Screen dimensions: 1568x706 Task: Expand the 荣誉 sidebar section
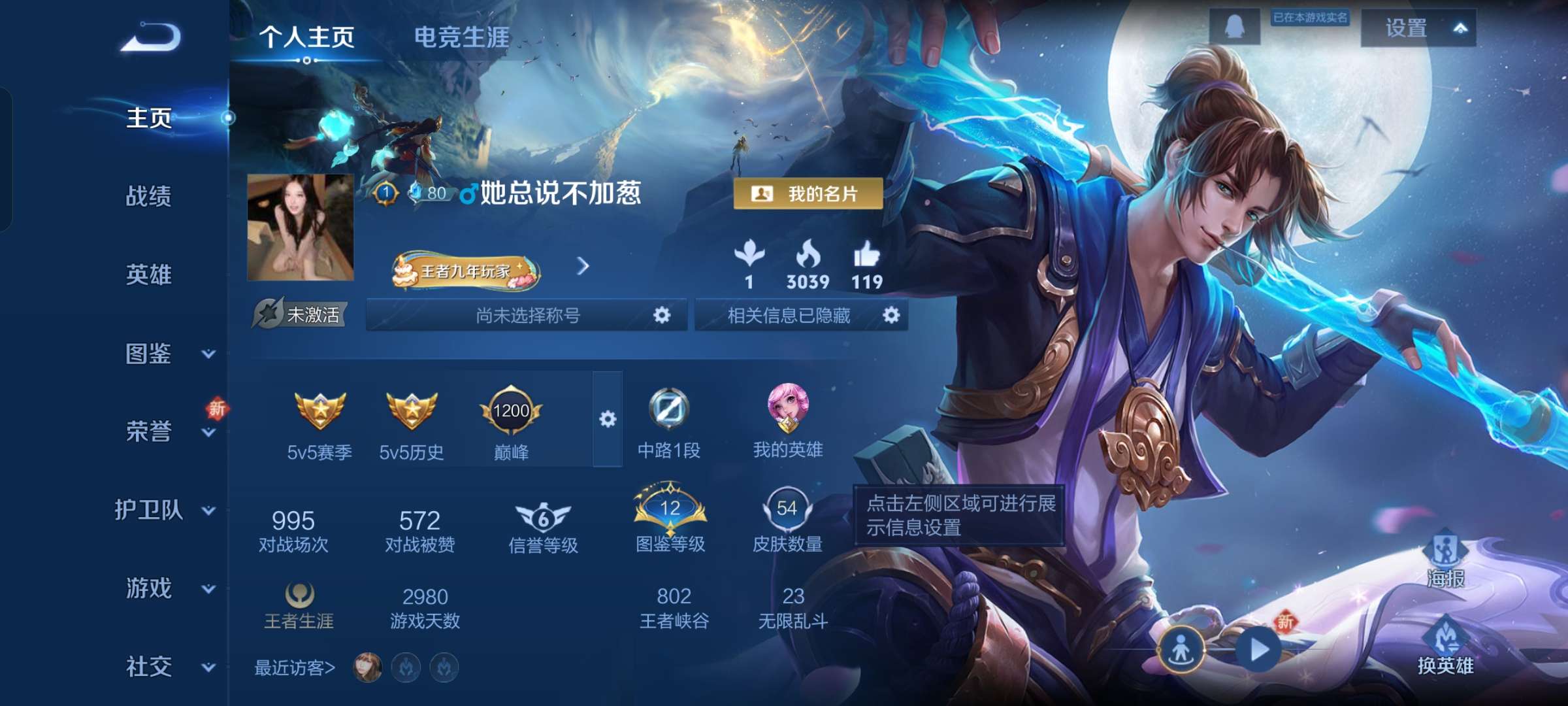149,431
